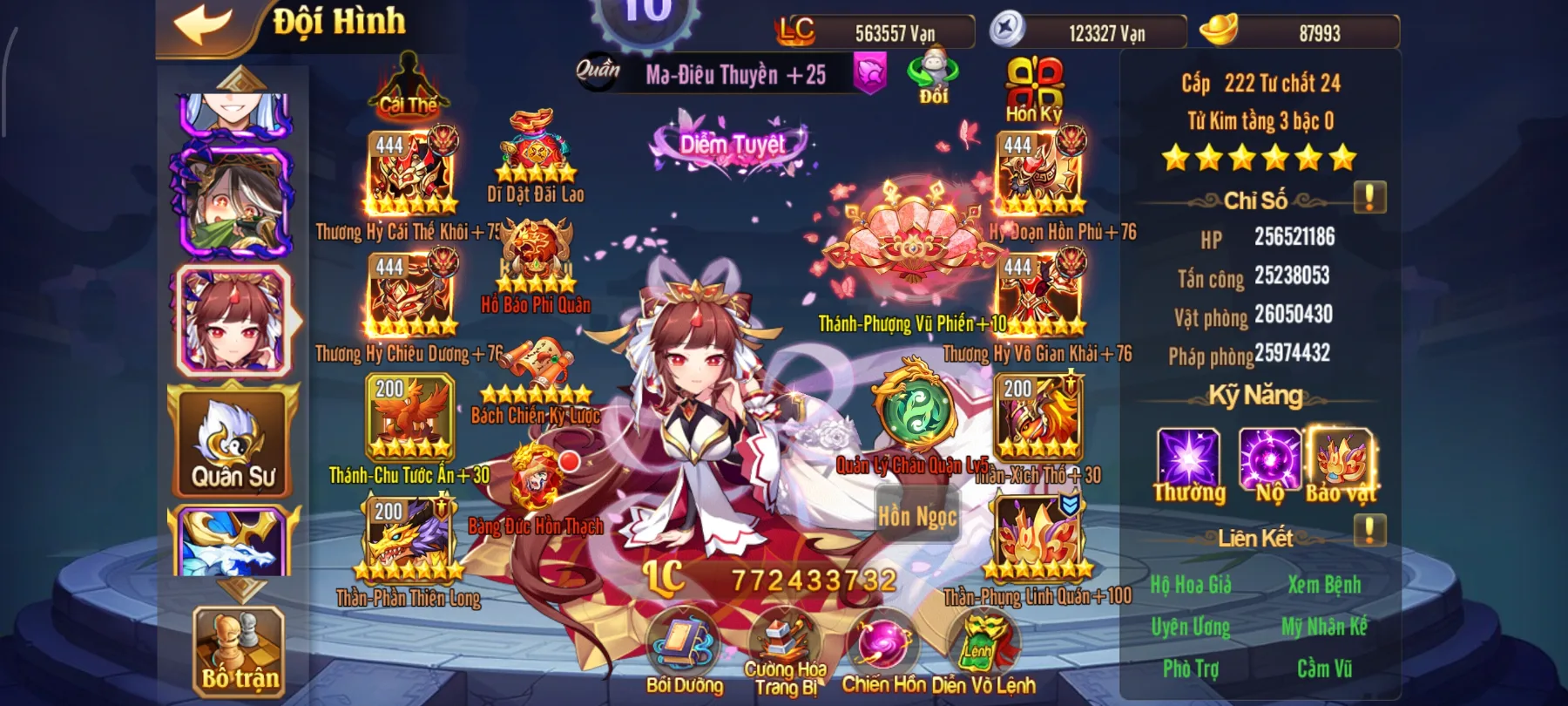Select the Quân Sự menu entry
Screen dimensions: 1568x706
point(233,440)
